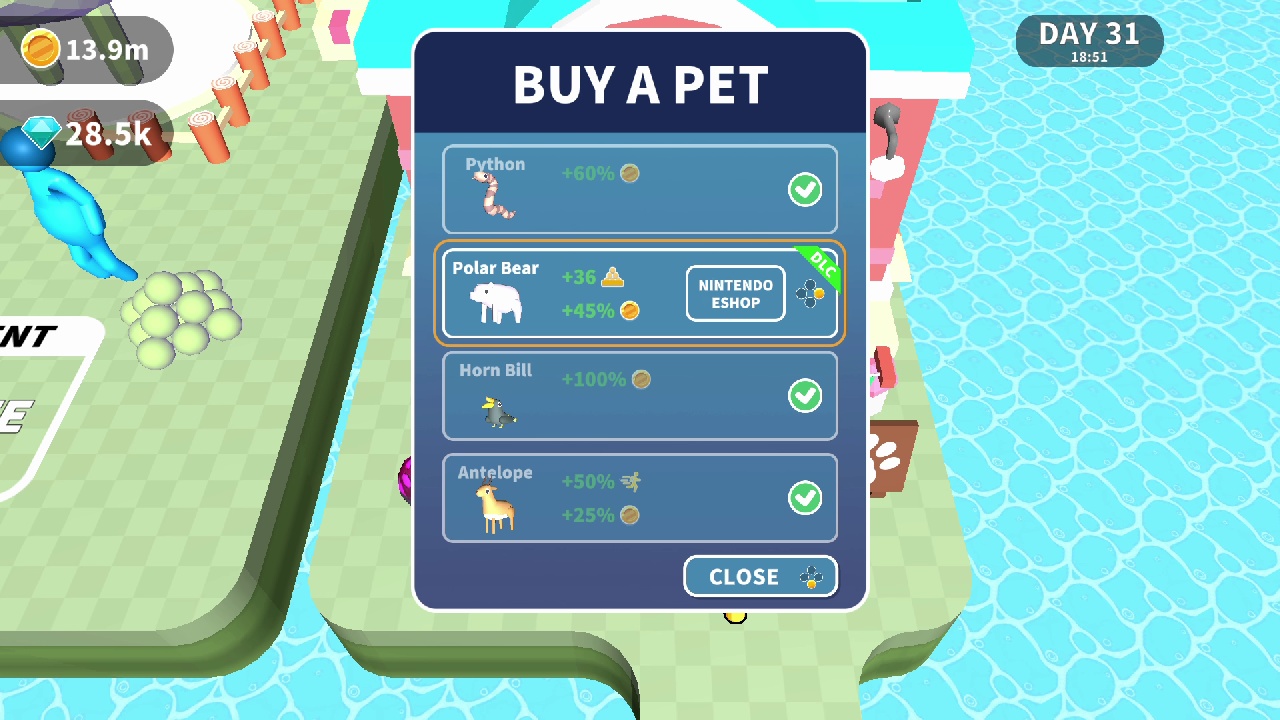Open the NINTENDO ESHOP button
Image resolution: width=1280 pixels, height=720 pixels.
(x=735, y=293)
